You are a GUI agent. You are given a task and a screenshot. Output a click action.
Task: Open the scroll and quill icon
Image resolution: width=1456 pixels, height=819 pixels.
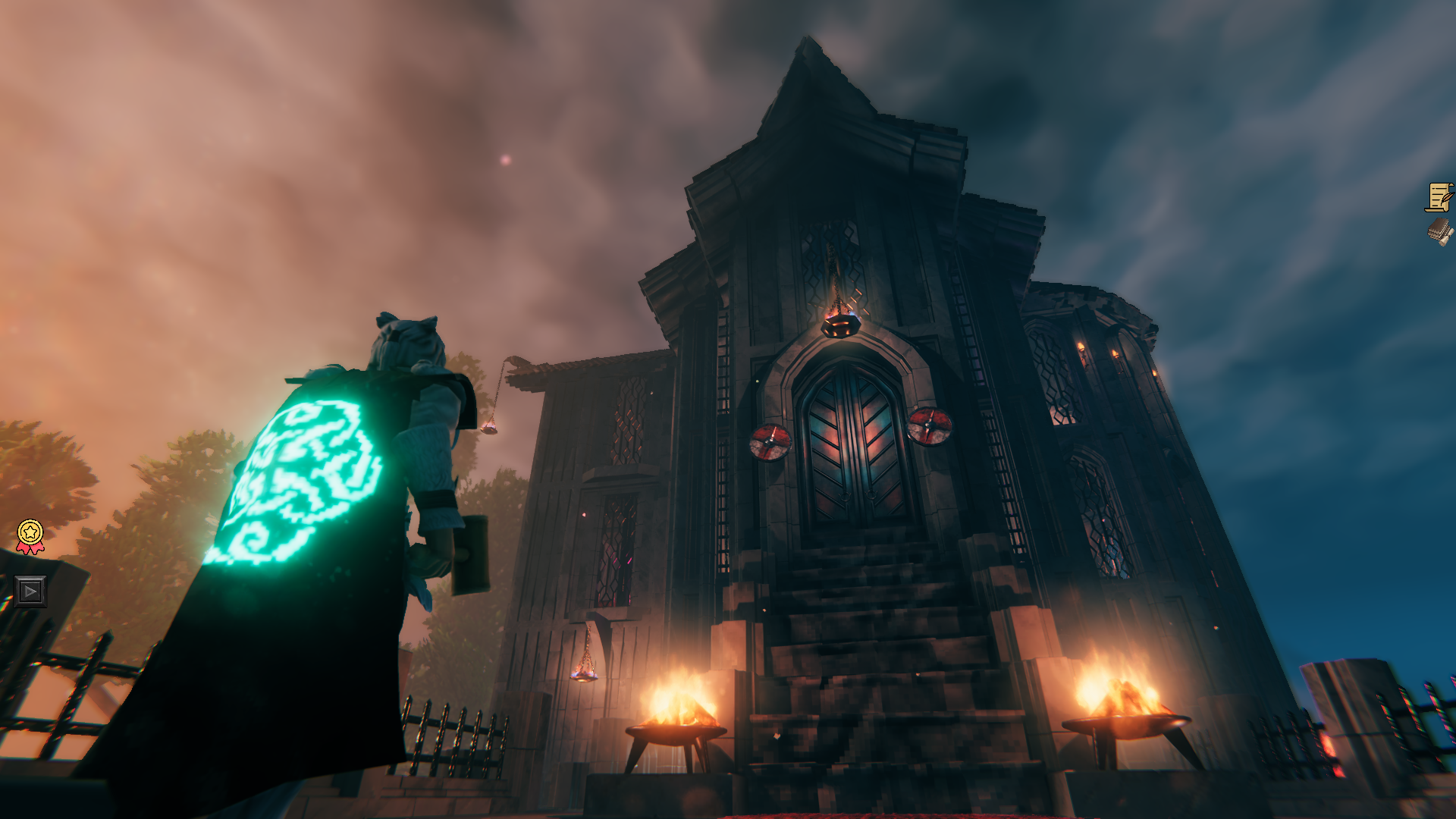[x=1439, y=197]
